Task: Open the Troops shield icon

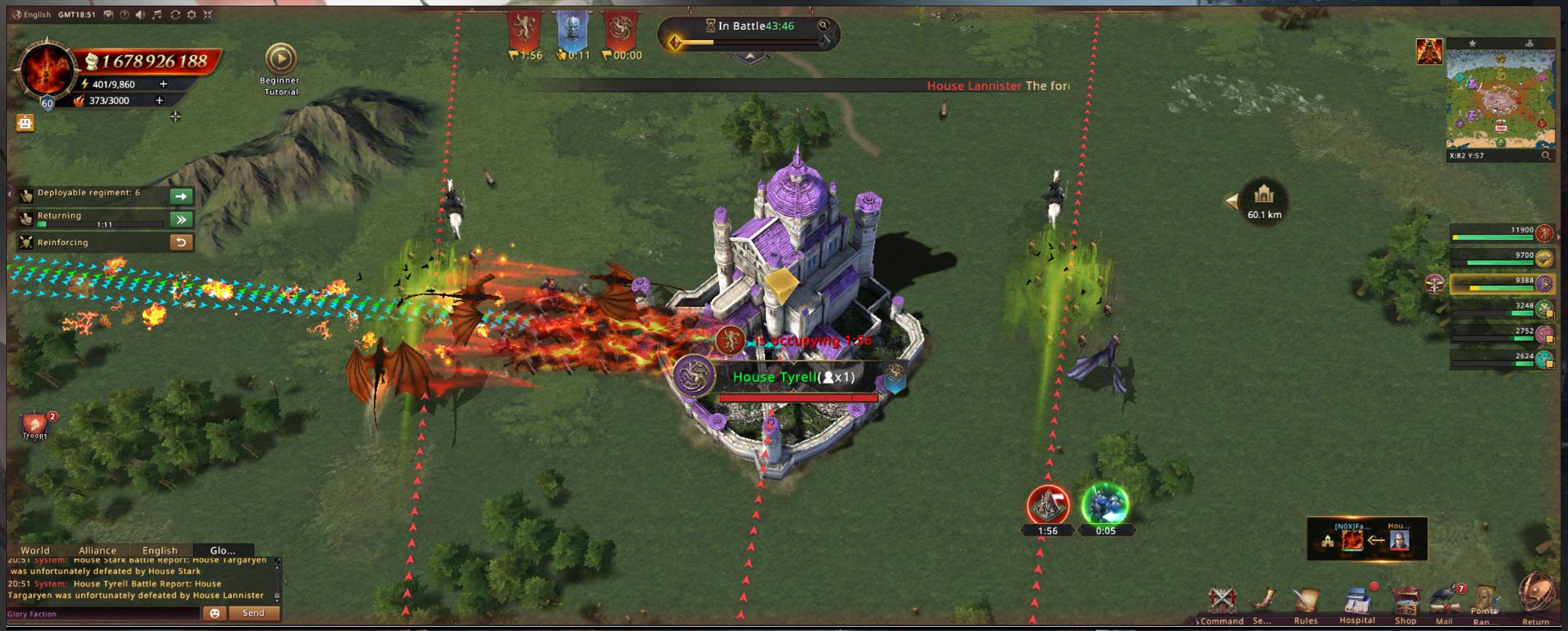Action: [x=35, y=425]
